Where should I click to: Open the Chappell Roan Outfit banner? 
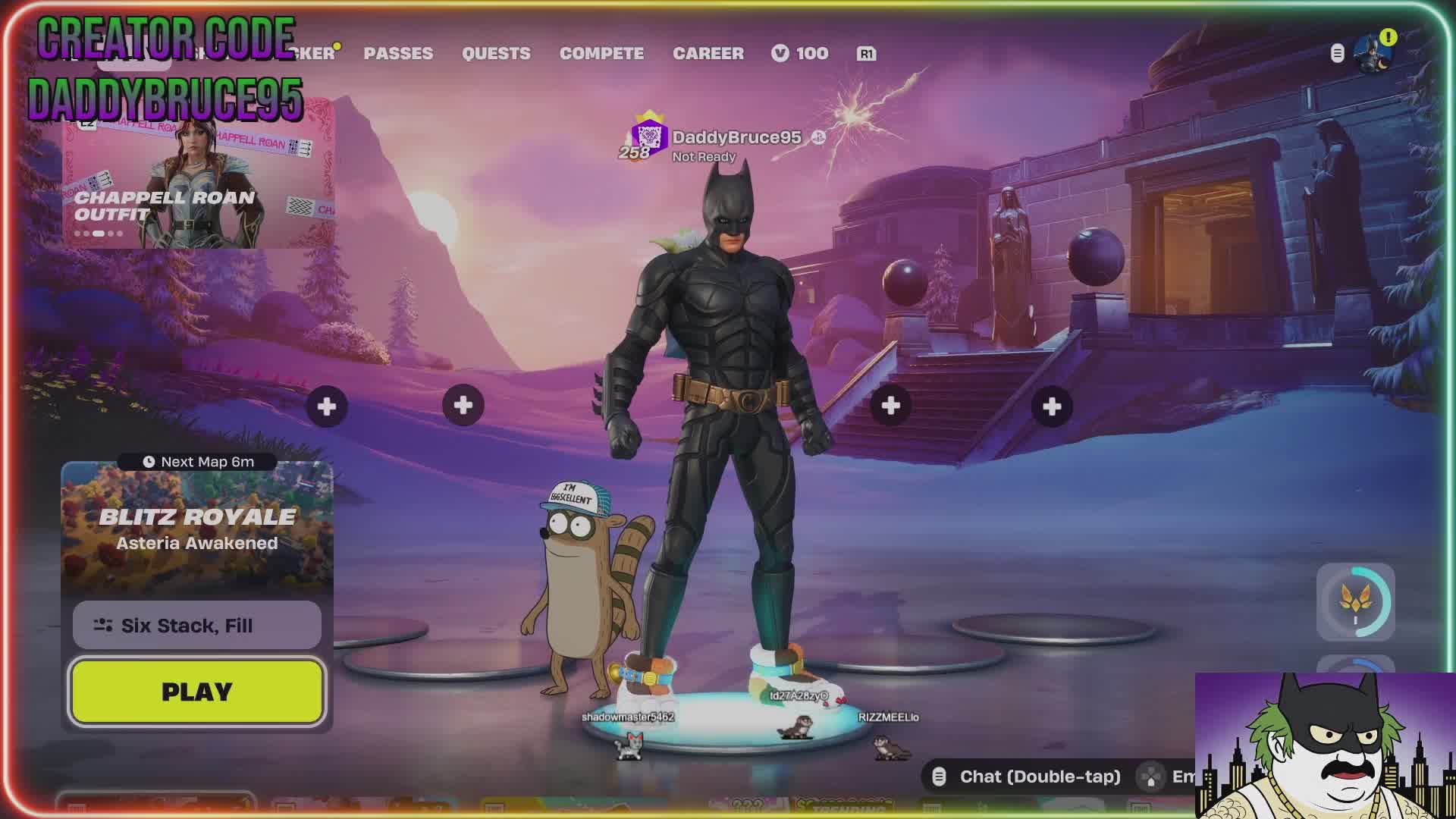point(199,182)
